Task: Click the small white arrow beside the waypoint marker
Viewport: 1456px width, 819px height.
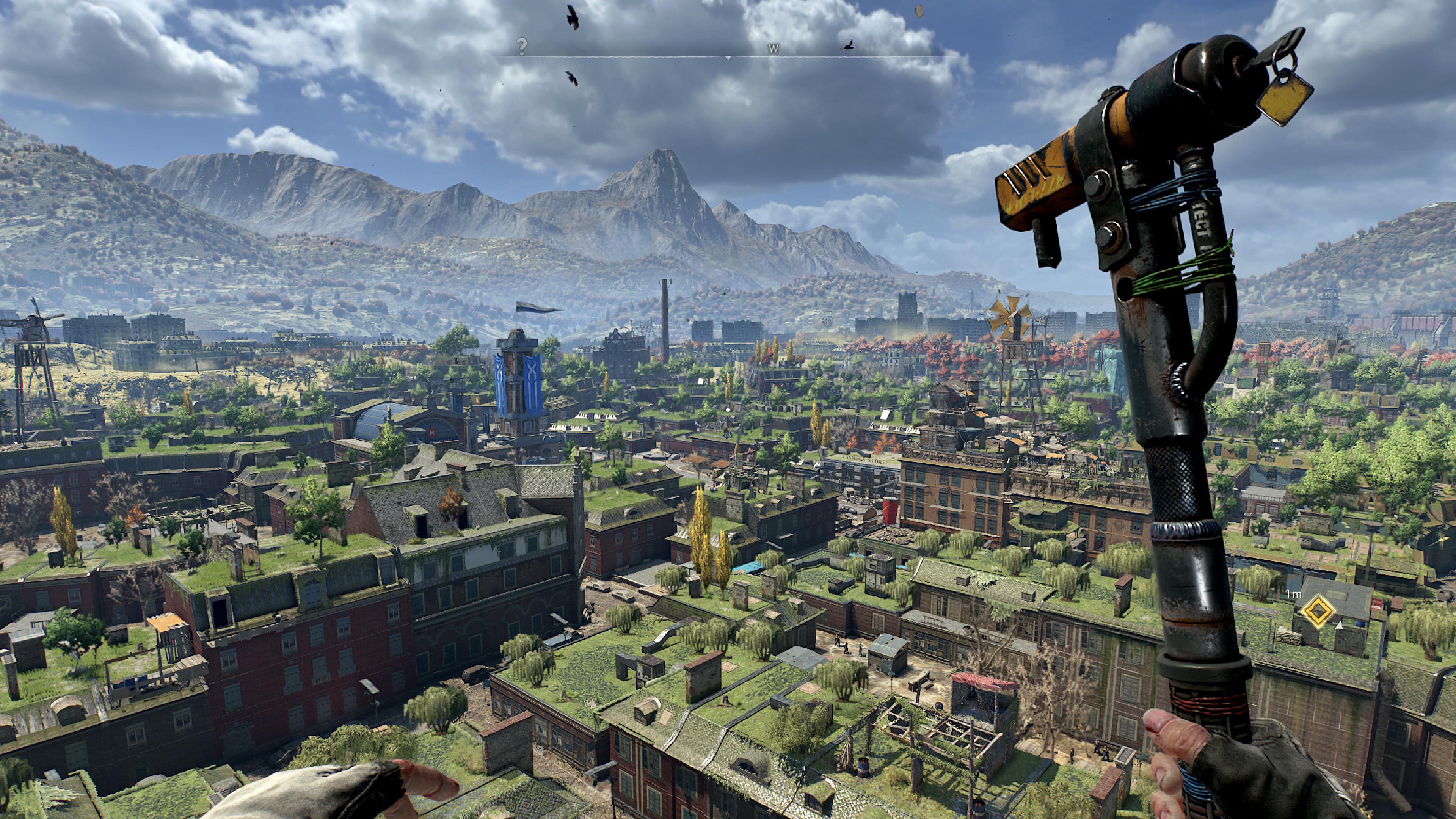Action: coord(1339,628)
